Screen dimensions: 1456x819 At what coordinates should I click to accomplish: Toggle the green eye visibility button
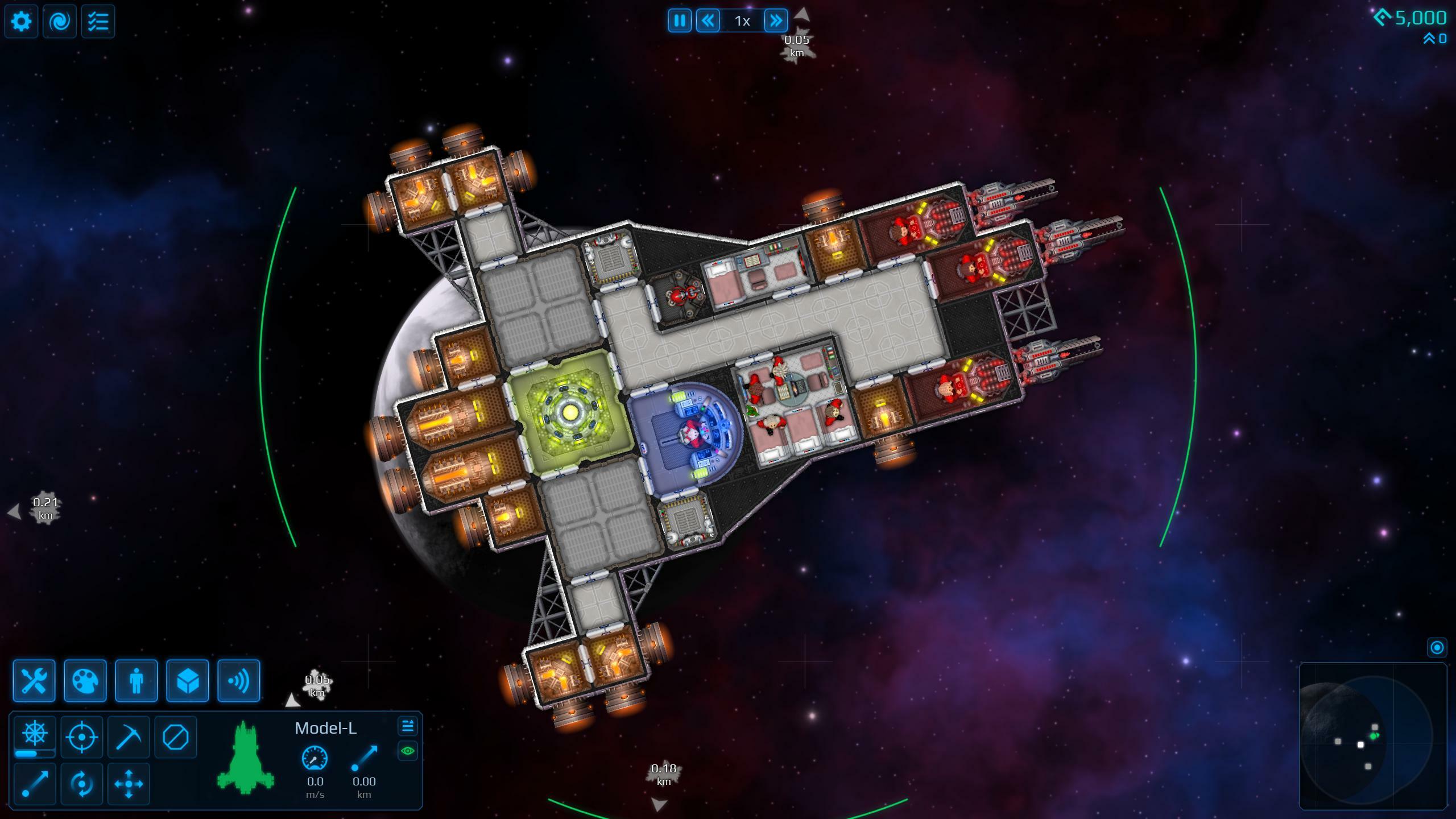(x=408, y=751)
